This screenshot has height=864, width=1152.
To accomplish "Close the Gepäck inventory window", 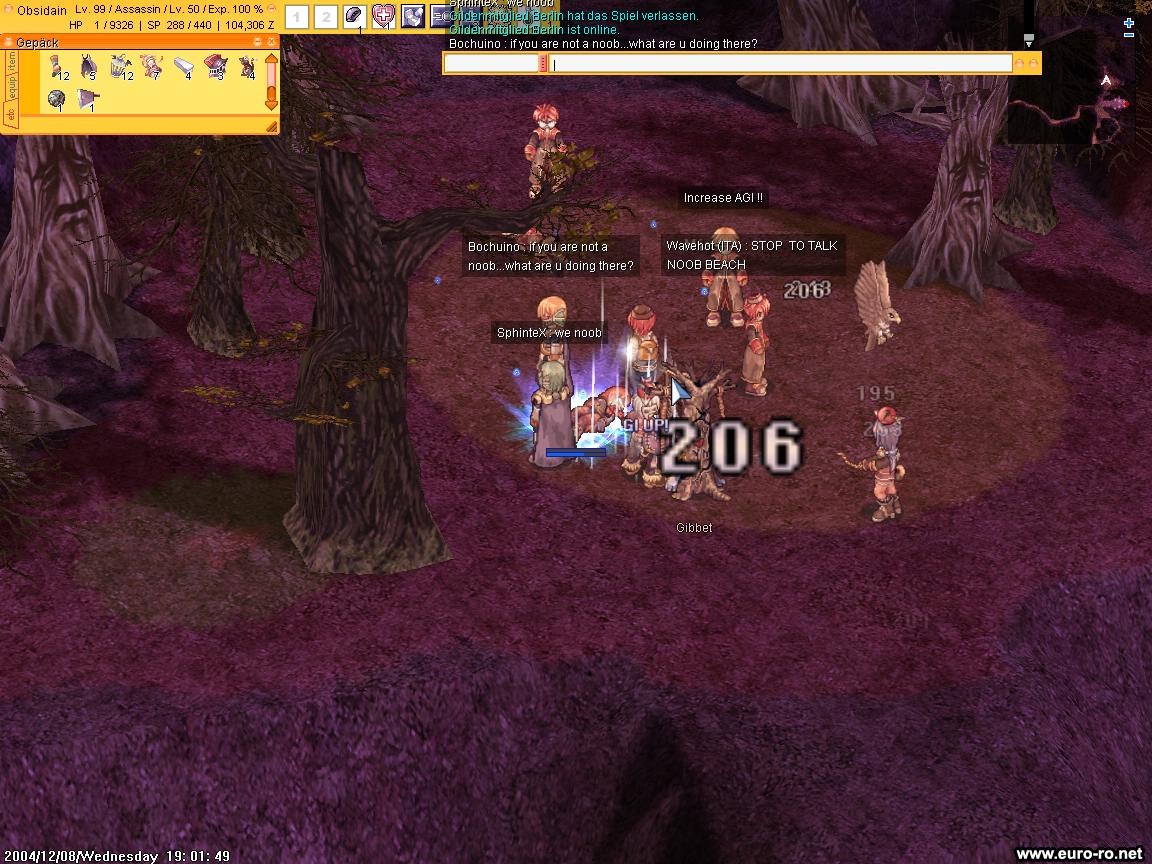I will [x=270, y=41].
